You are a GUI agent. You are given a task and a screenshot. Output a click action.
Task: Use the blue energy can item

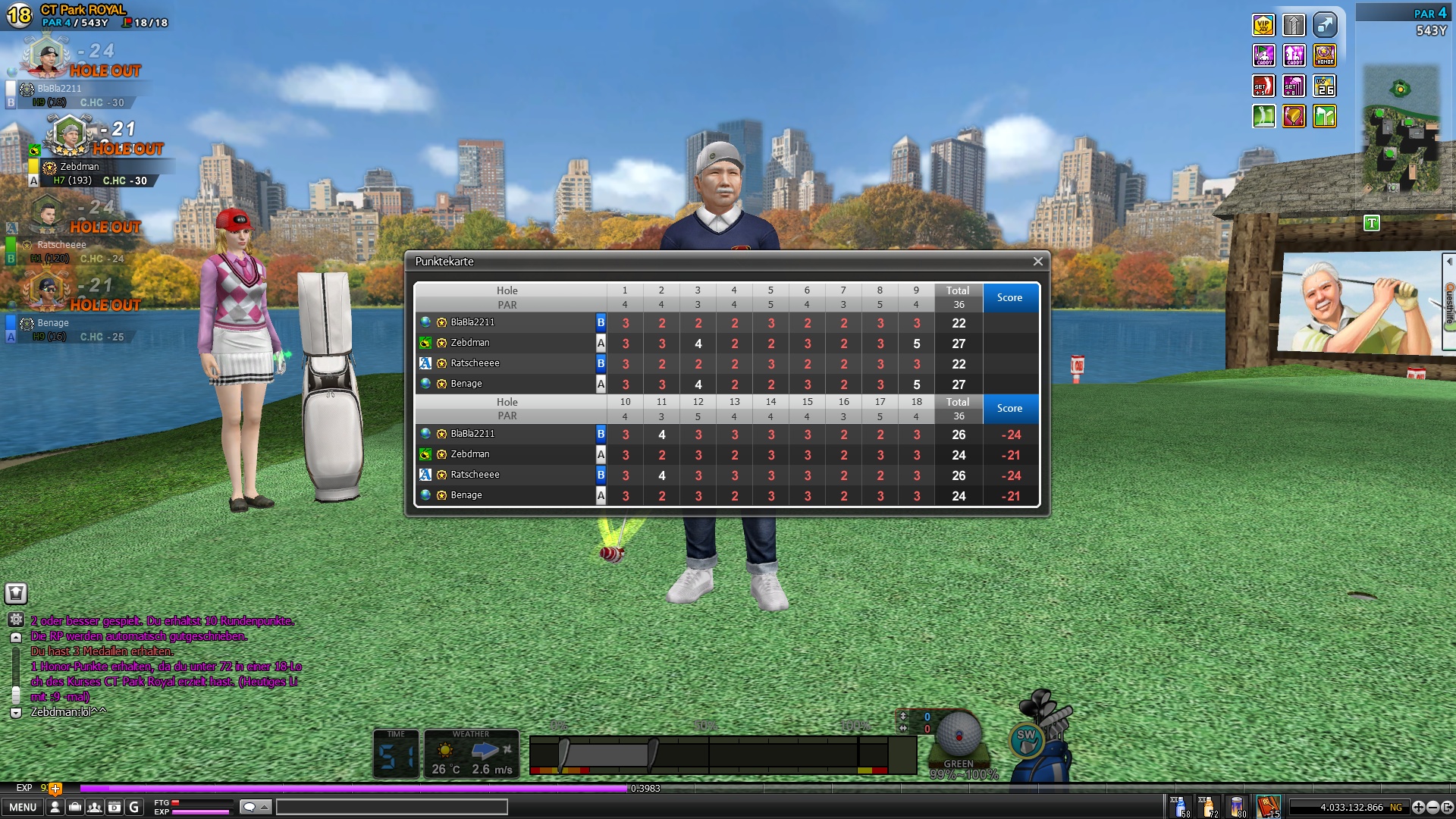click(1238, 806)
